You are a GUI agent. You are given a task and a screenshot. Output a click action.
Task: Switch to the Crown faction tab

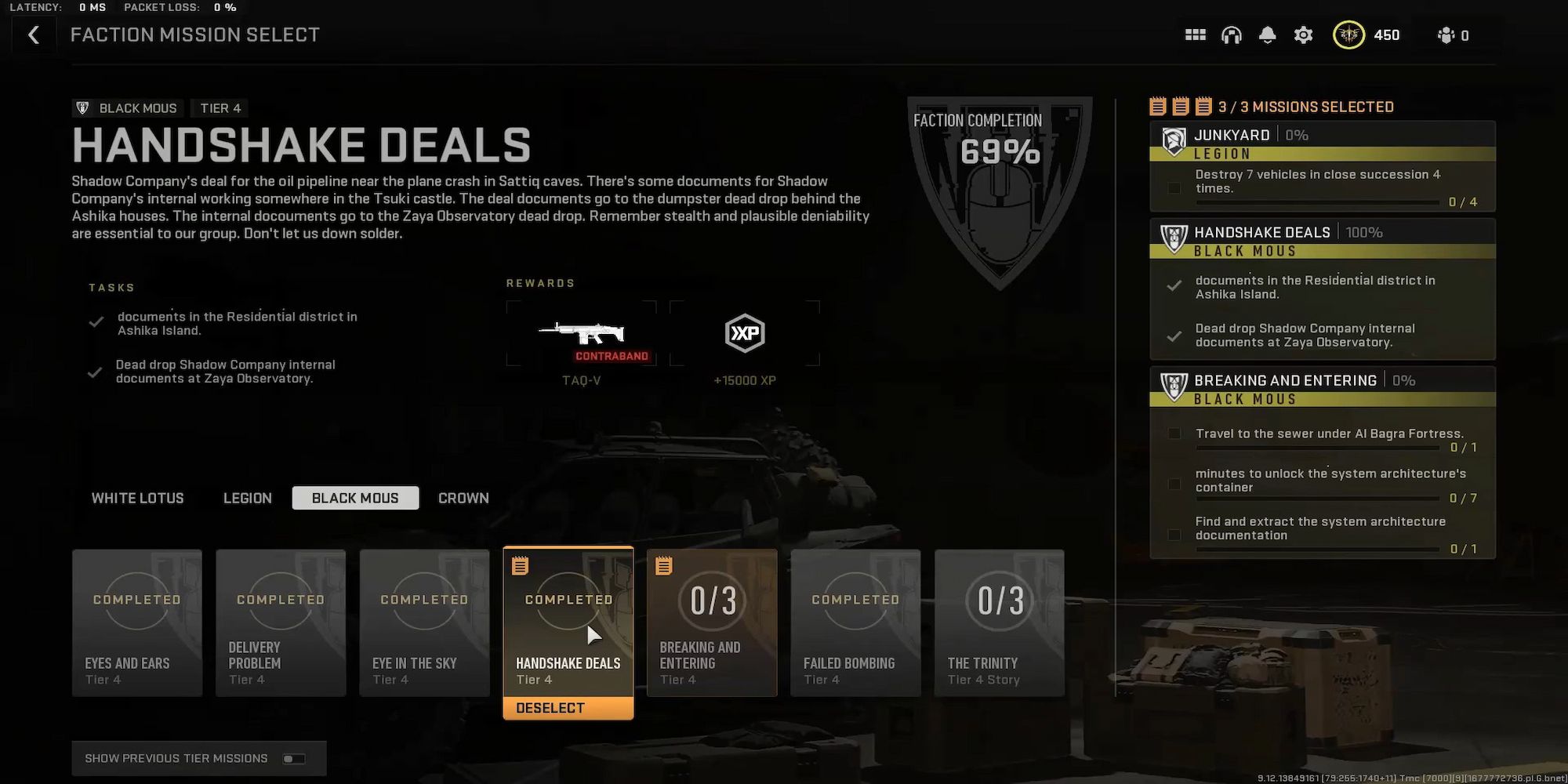(x=463, y=498)
